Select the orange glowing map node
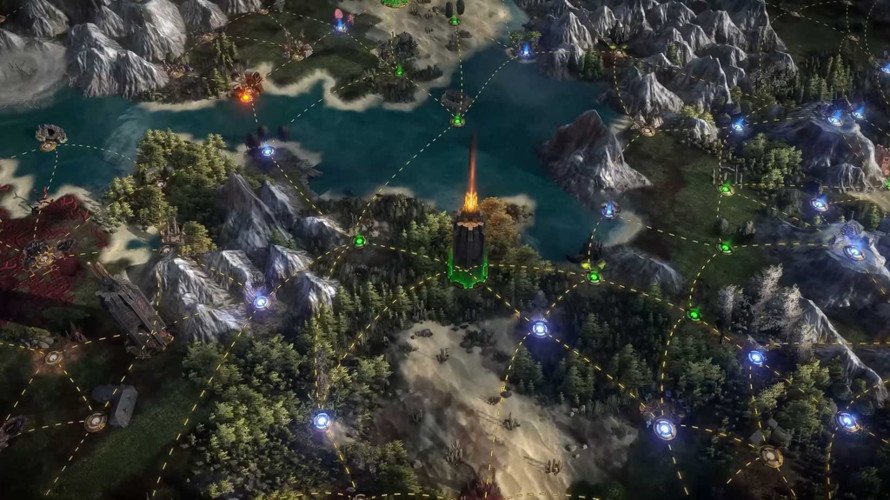Viewport: 890px width, 500px height. click(245, 96)
